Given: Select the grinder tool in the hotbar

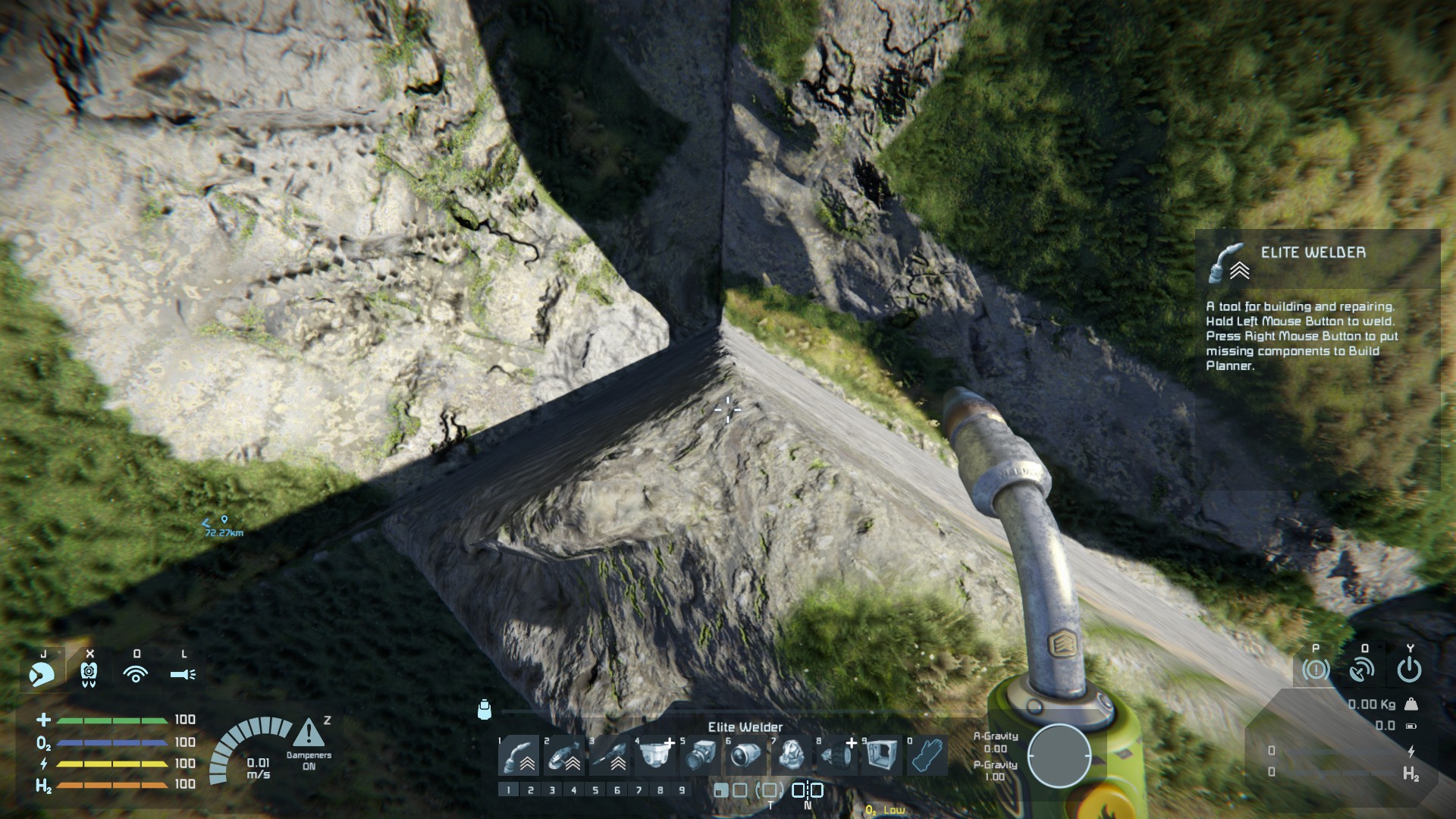Looking at the screenshot, I should tap(565, 755).
